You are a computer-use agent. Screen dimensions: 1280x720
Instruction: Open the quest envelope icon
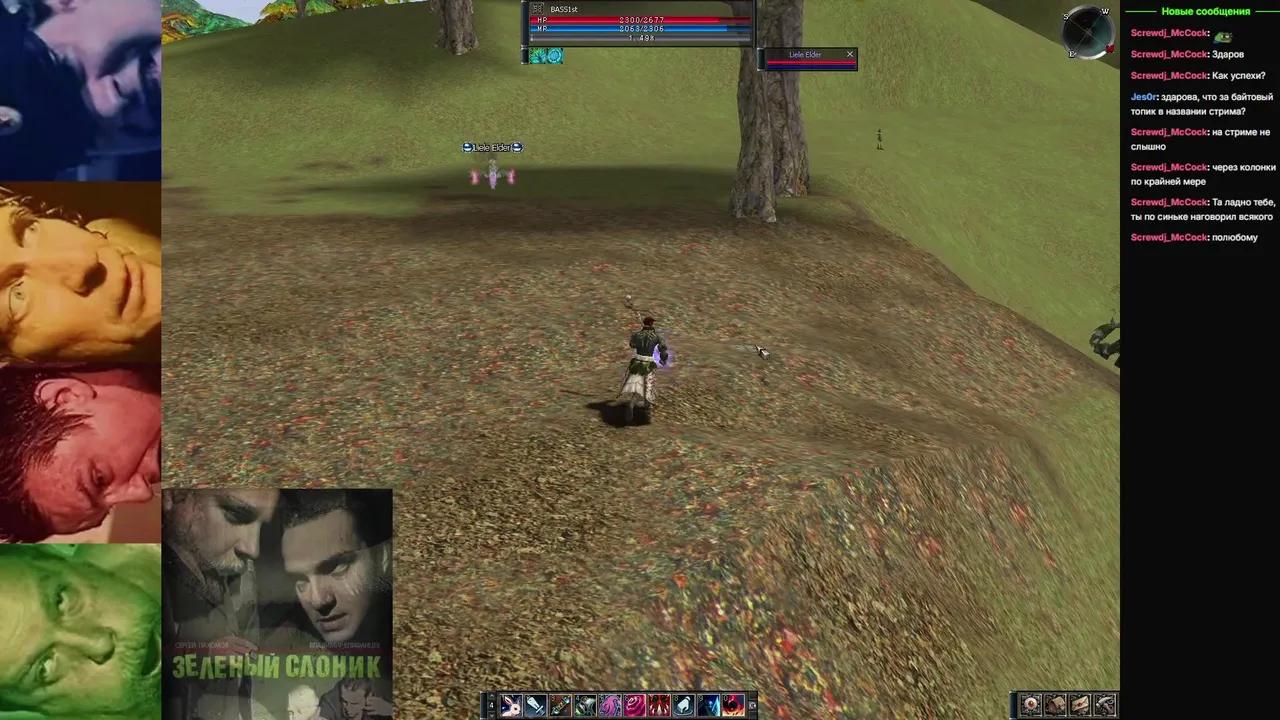(1080, 705)
